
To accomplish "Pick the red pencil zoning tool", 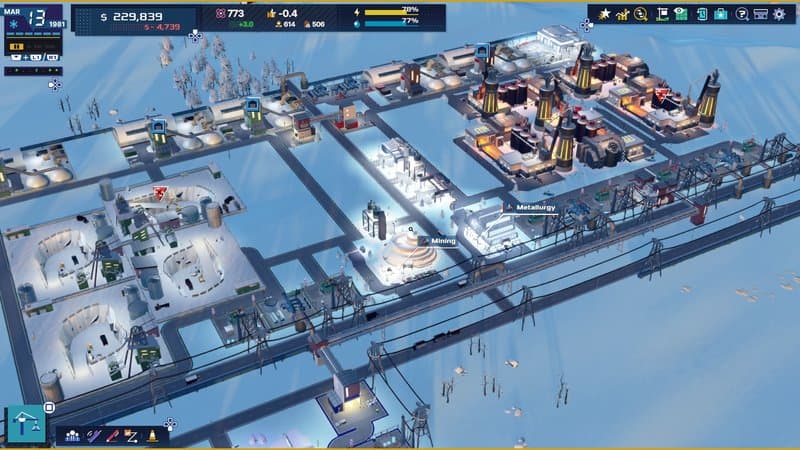I will tap(112, 436).
